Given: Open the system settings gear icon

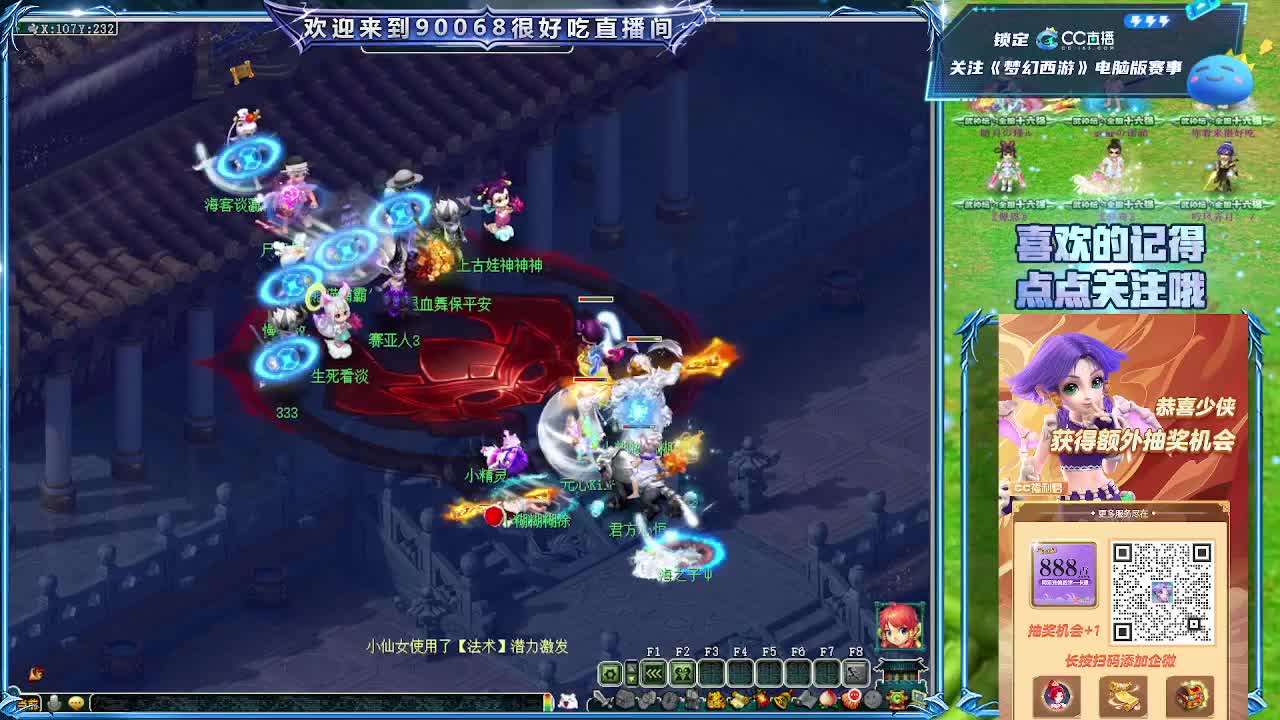Looking at the screenshot, I should coord(611,672).
